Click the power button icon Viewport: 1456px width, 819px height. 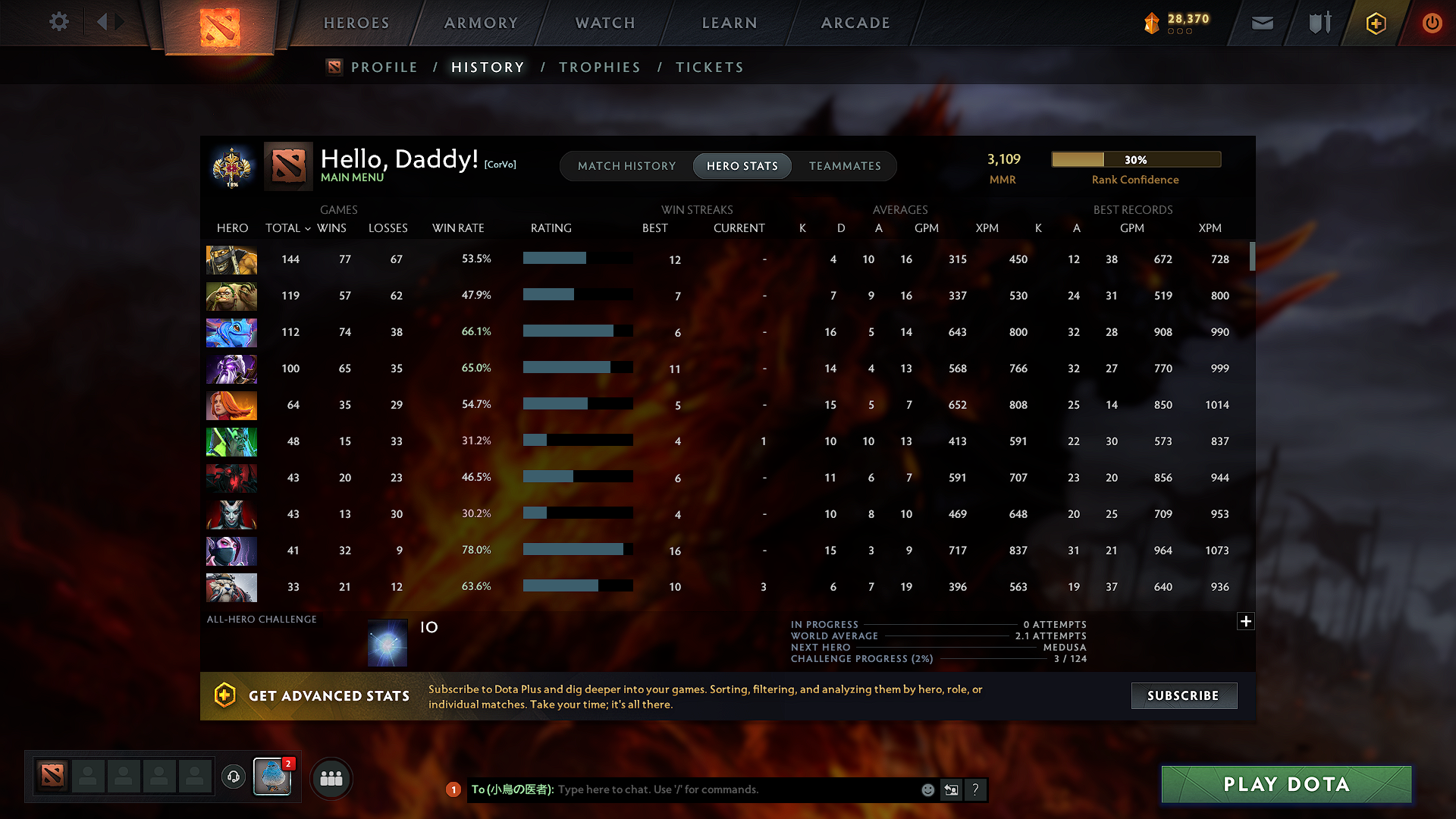click(1432, 23)
